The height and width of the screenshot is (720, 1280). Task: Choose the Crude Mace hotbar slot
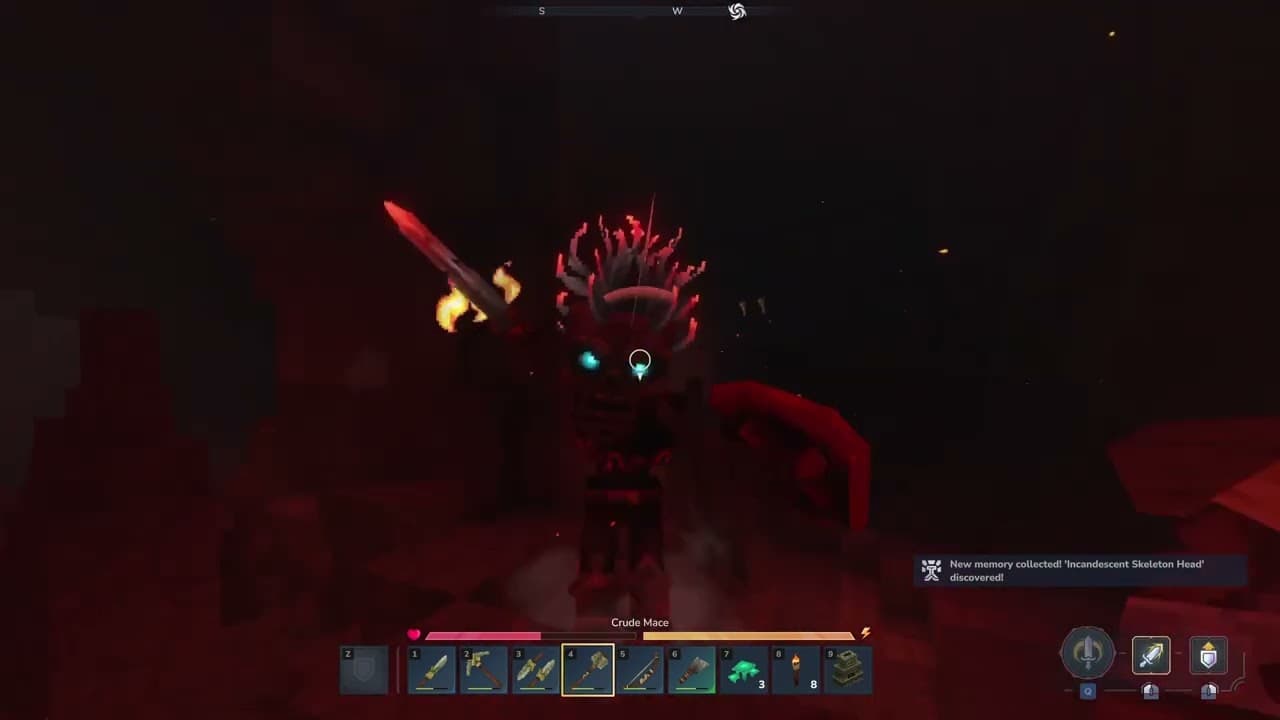[x=588, y=670]
